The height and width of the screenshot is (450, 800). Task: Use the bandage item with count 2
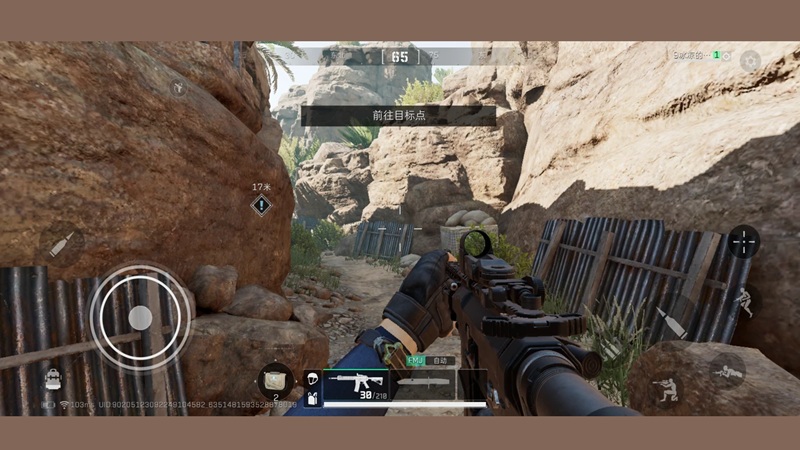point(275,379)
